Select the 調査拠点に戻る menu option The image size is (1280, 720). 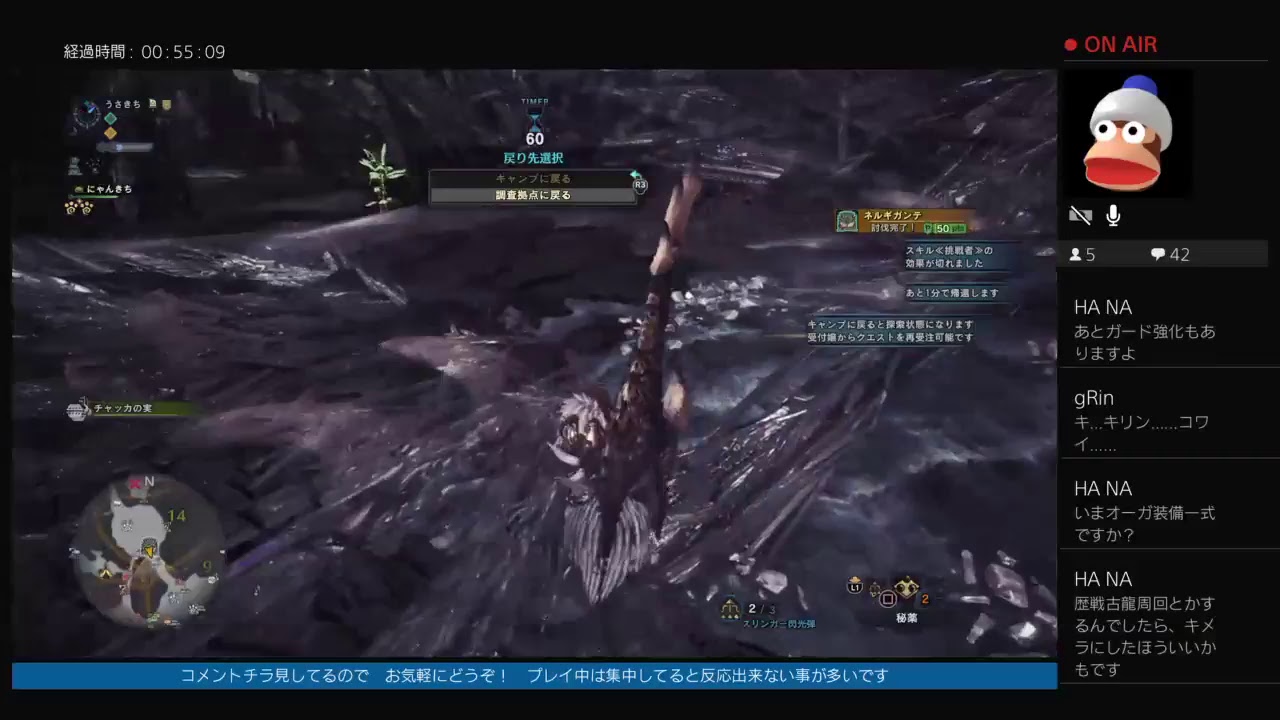pos(533,195)
